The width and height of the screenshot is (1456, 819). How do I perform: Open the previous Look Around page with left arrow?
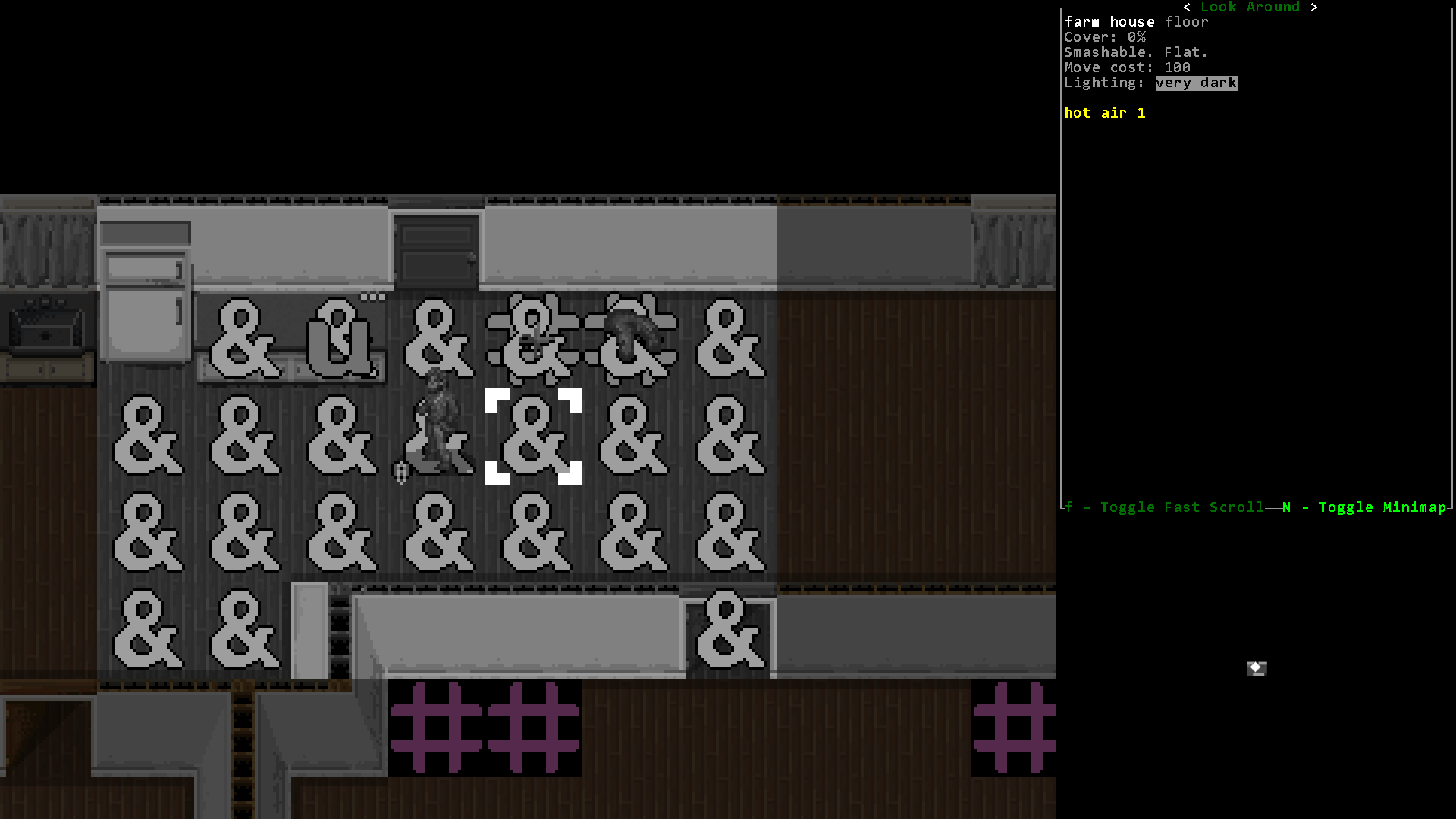[1187, 7]
